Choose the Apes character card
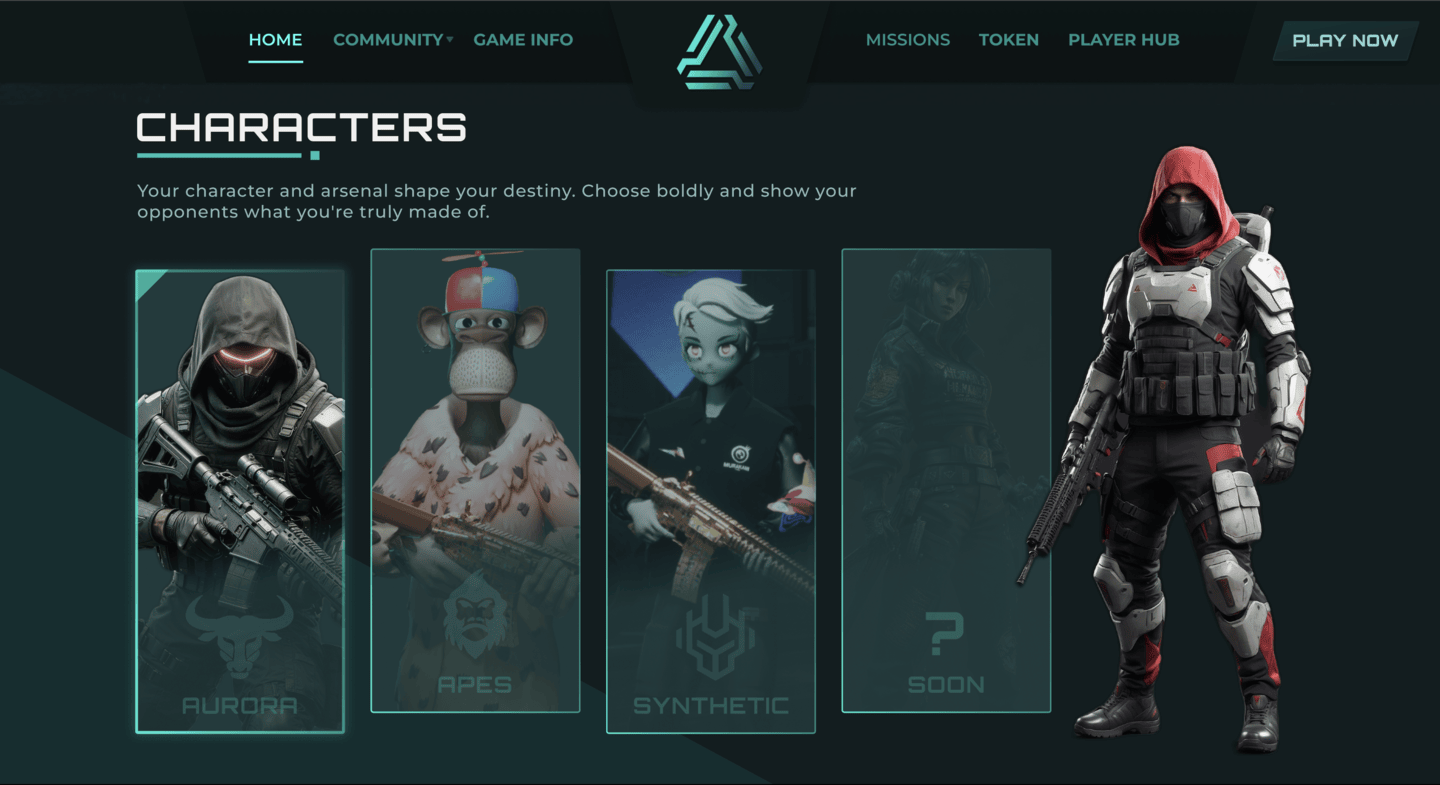1440x785 pixels. pos(475,480)
